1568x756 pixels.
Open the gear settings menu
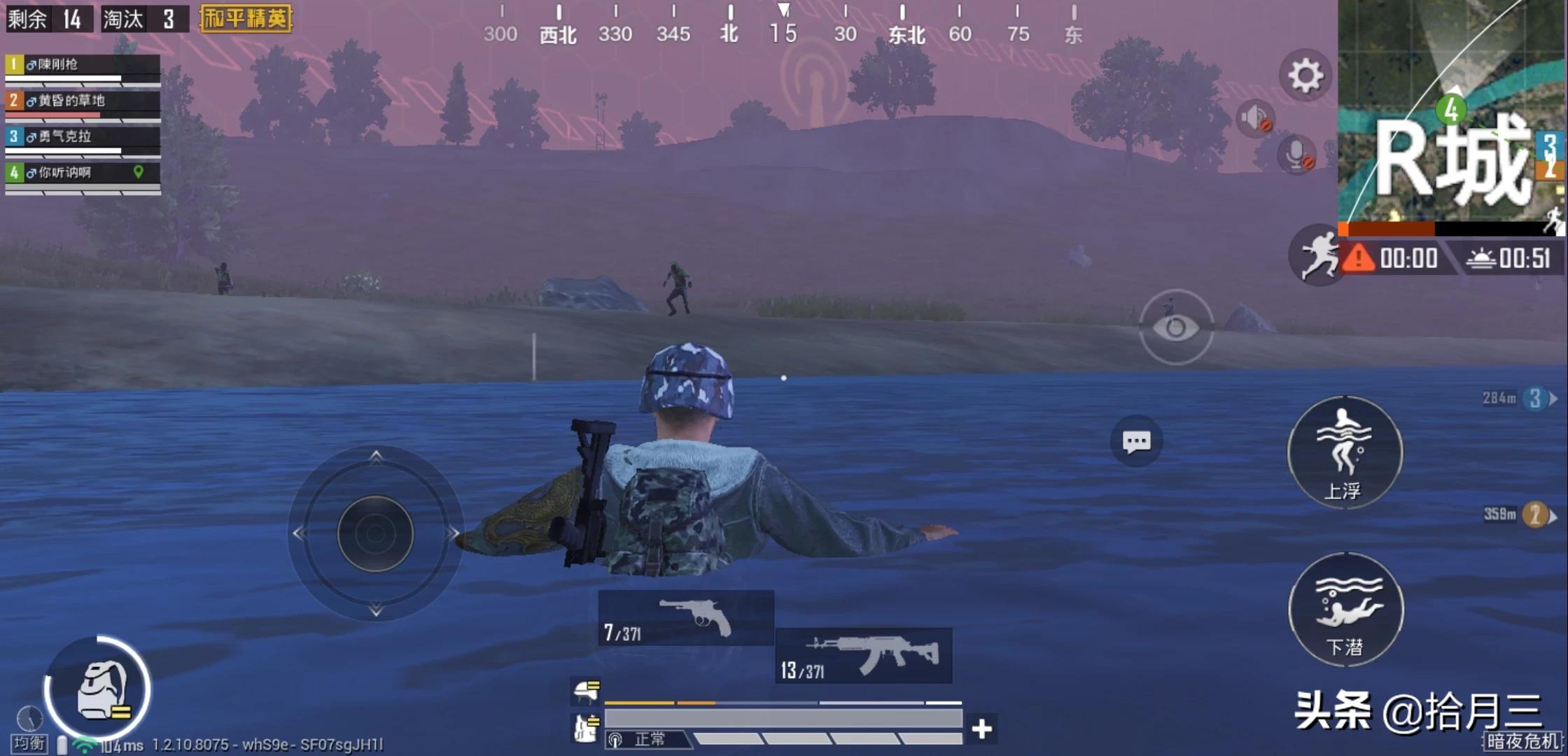1305,75
